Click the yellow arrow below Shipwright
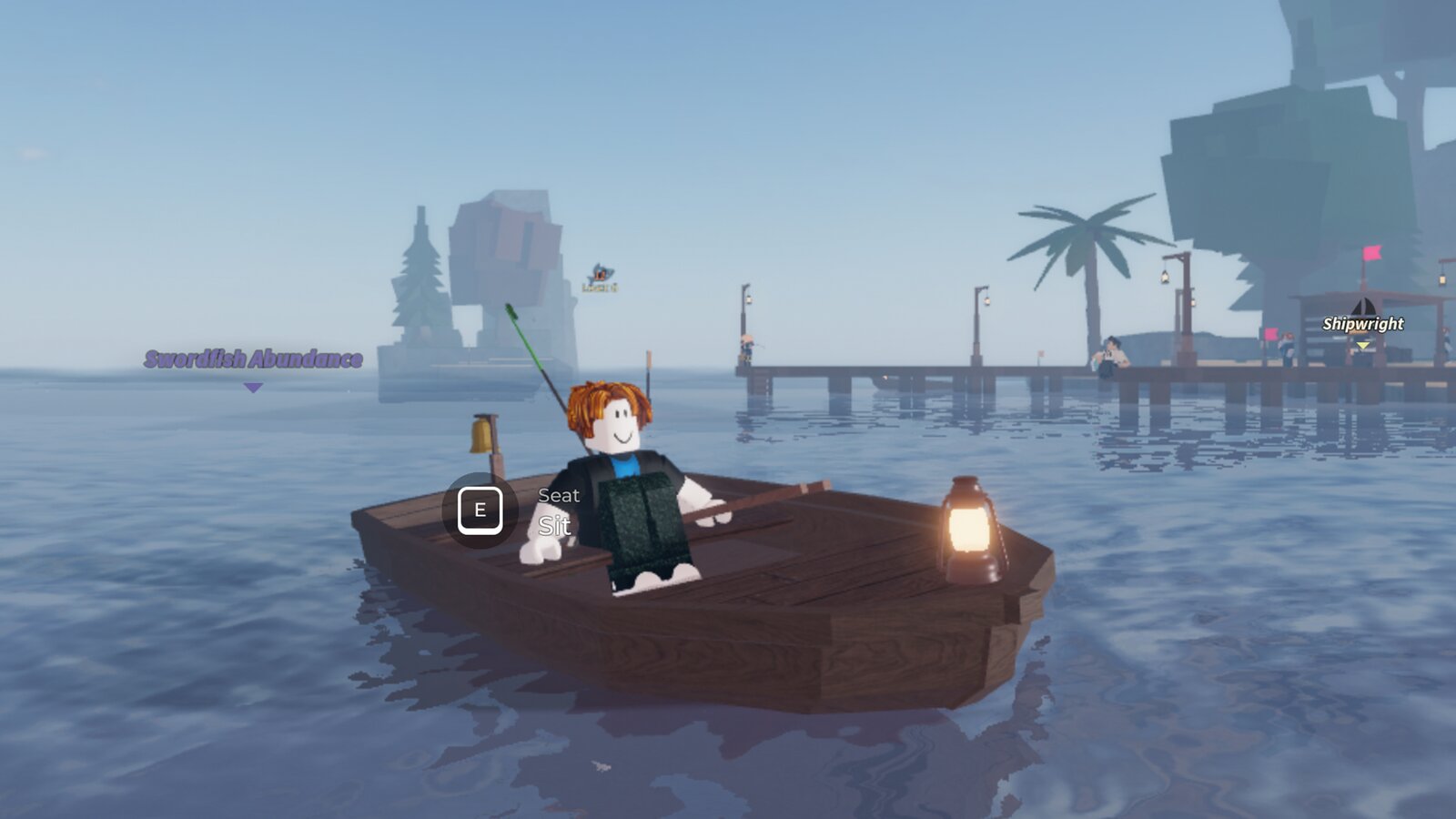 click(x=1362, y=346)
